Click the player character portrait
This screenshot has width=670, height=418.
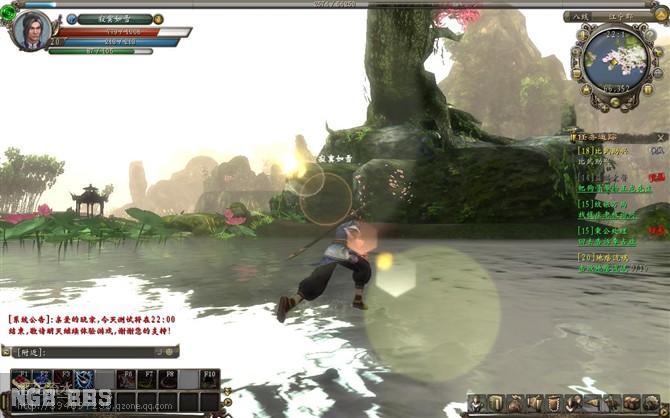pyautogui.click(x=31, y=30)
